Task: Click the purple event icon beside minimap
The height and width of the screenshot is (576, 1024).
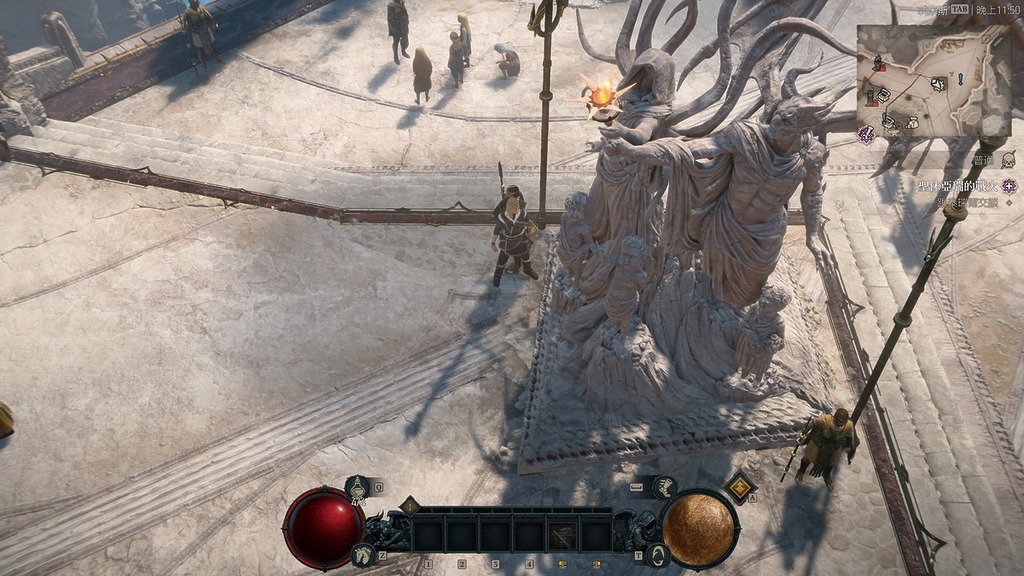Action: point(866,134)
